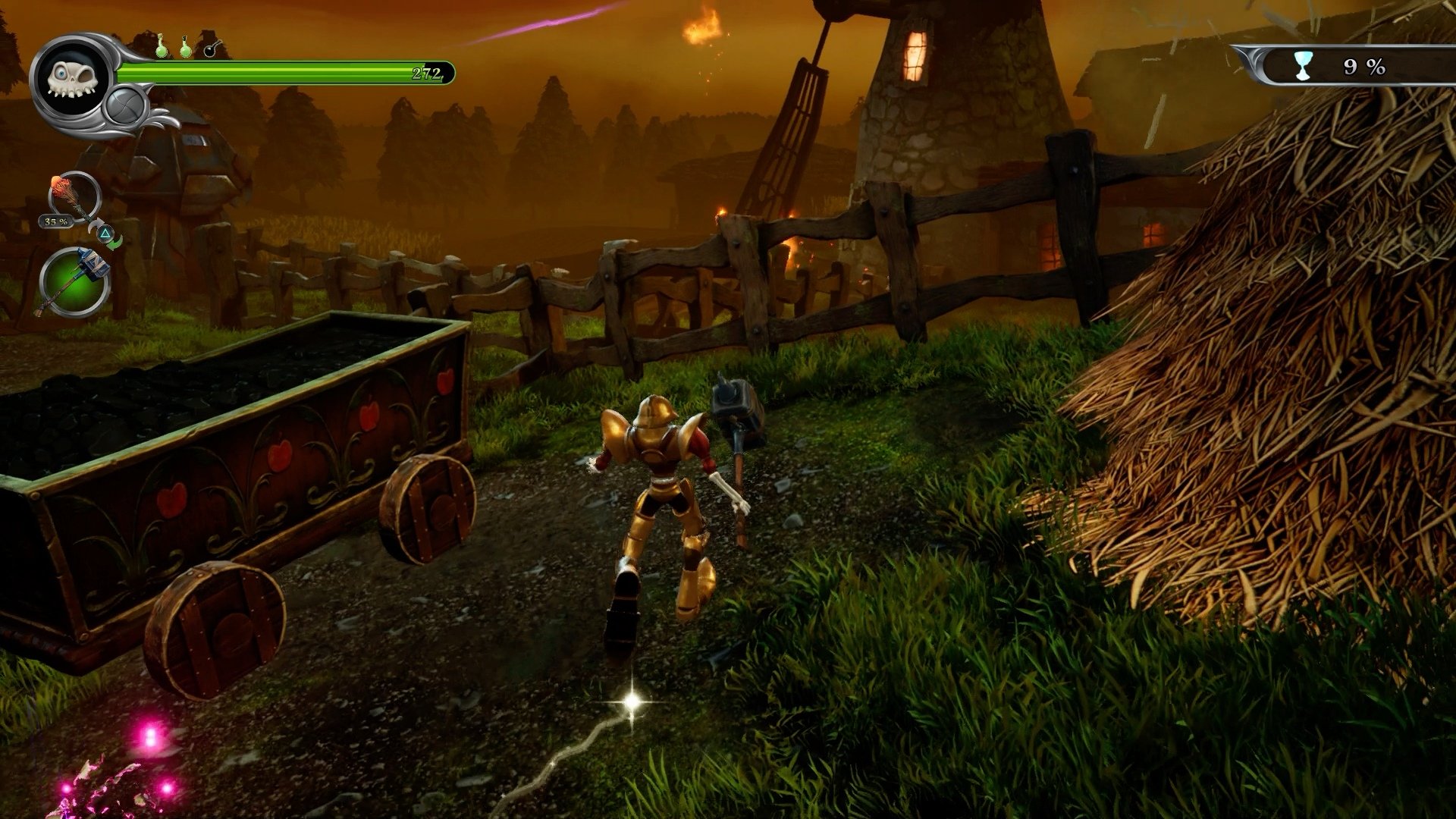
Task: Expand the 35% torch fuel label plate
Action: [55, 221]
